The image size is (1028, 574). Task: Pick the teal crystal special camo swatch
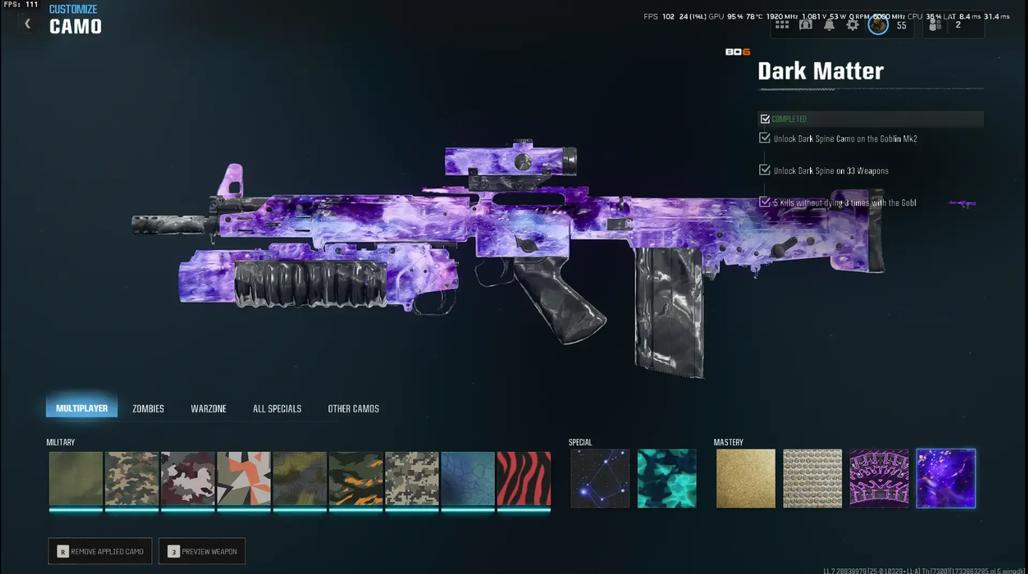667,479
